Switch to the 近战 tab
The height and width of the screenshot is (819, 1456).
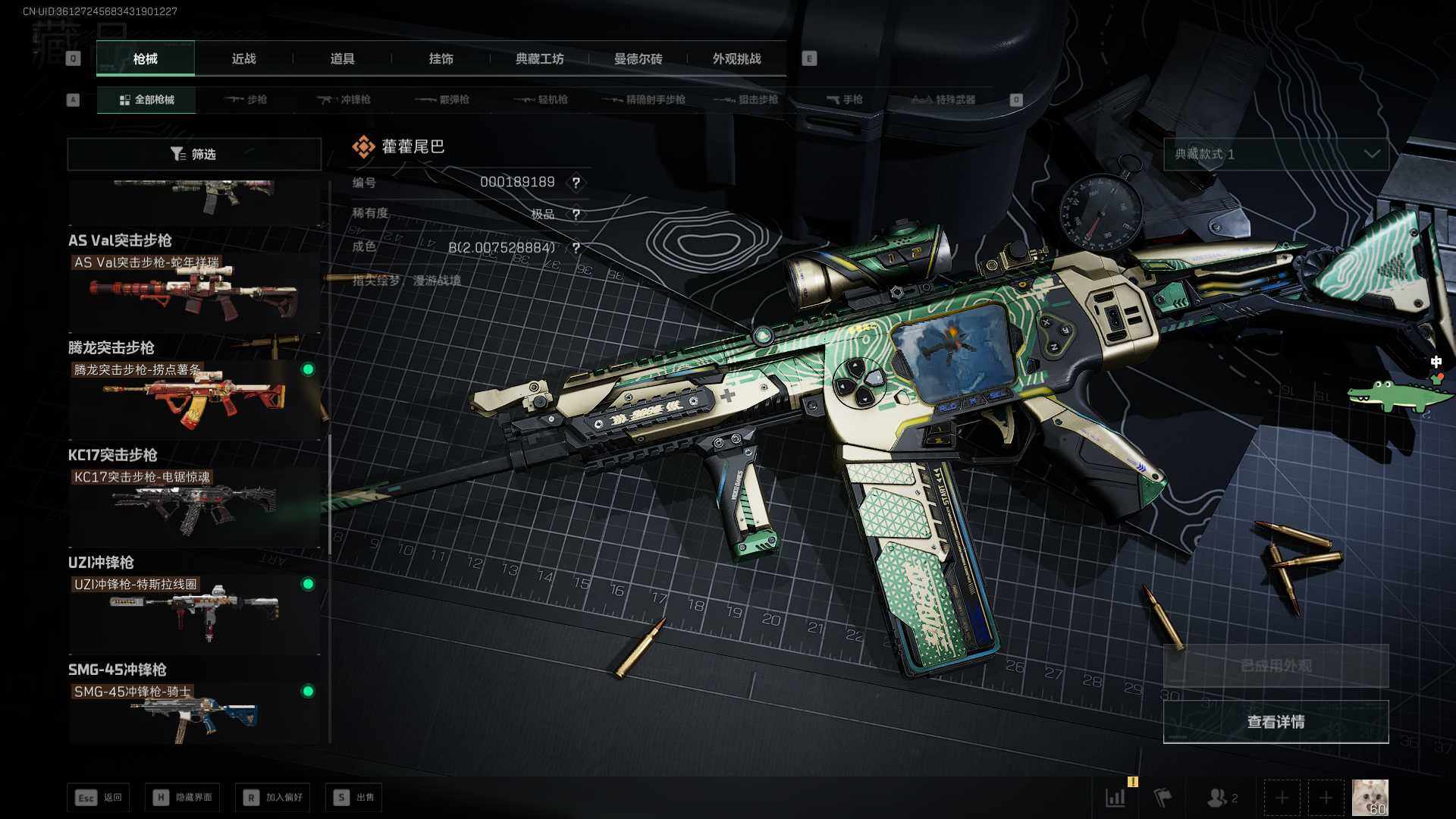pyautogui.click(x=243, y=58)
